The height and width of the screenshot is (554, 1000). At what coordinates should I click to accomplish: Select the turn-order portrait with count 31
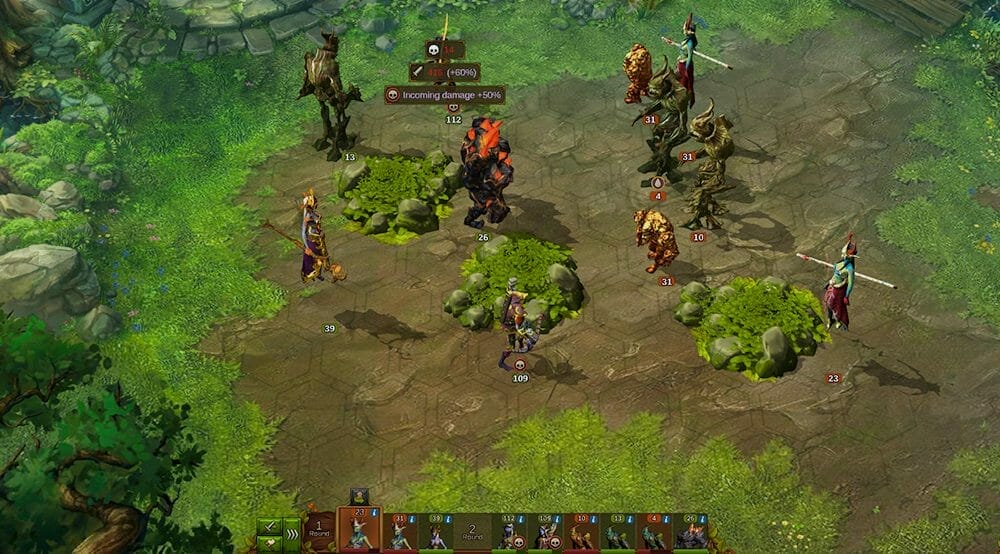[x=400, y=533]
